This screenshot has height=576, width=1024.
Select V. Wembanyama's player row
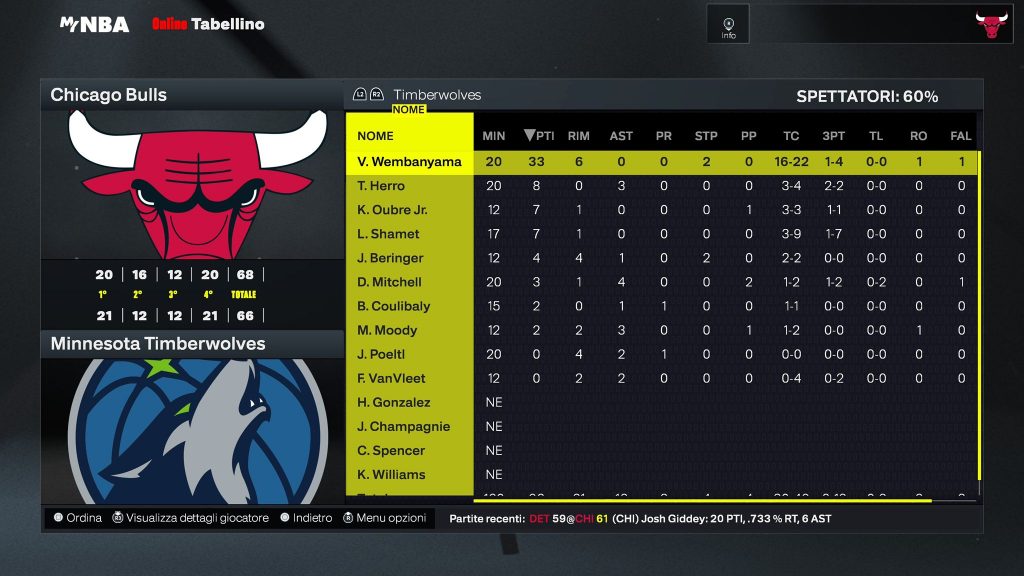[410, 162]
